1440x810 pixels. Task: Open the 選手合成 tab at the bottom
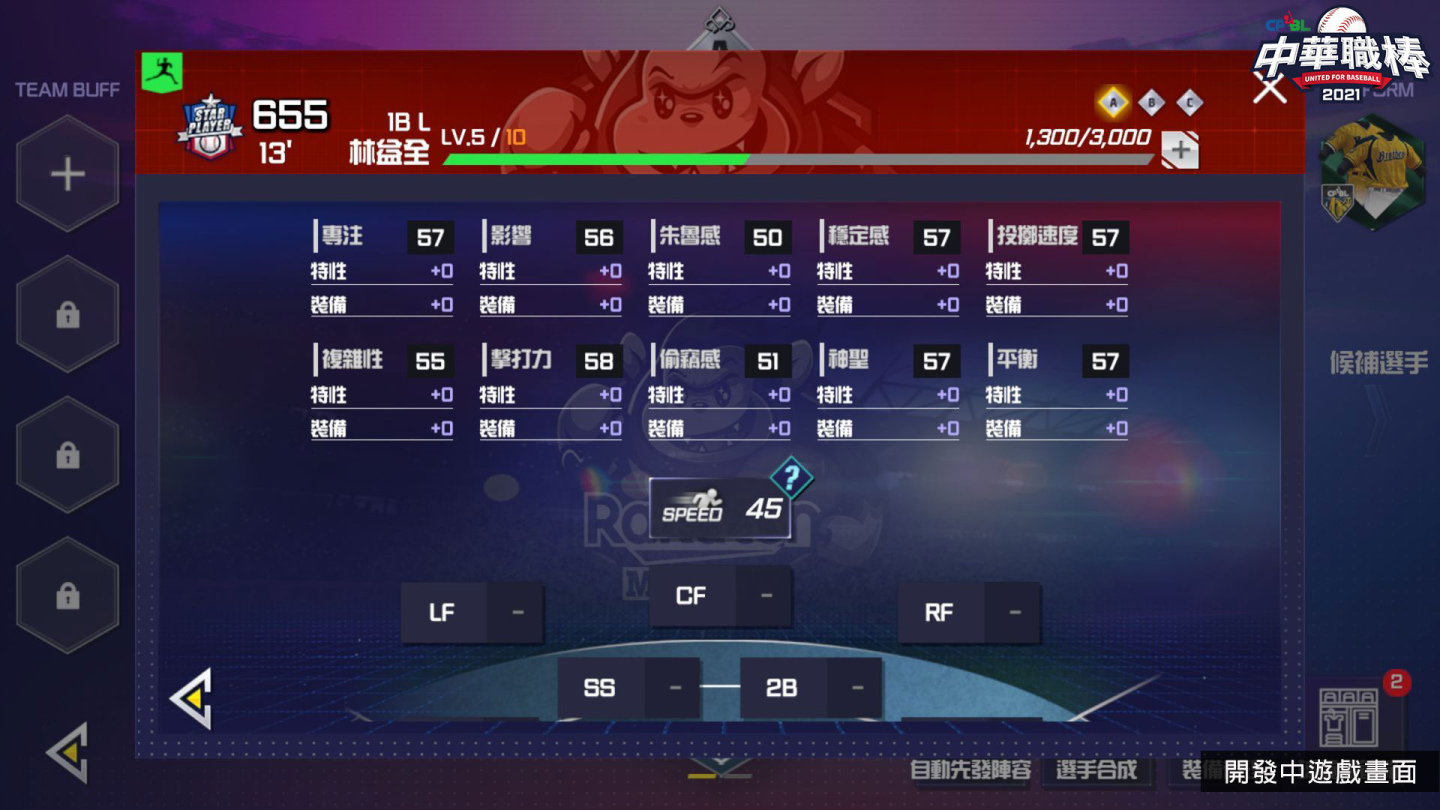coord(1097,770)
